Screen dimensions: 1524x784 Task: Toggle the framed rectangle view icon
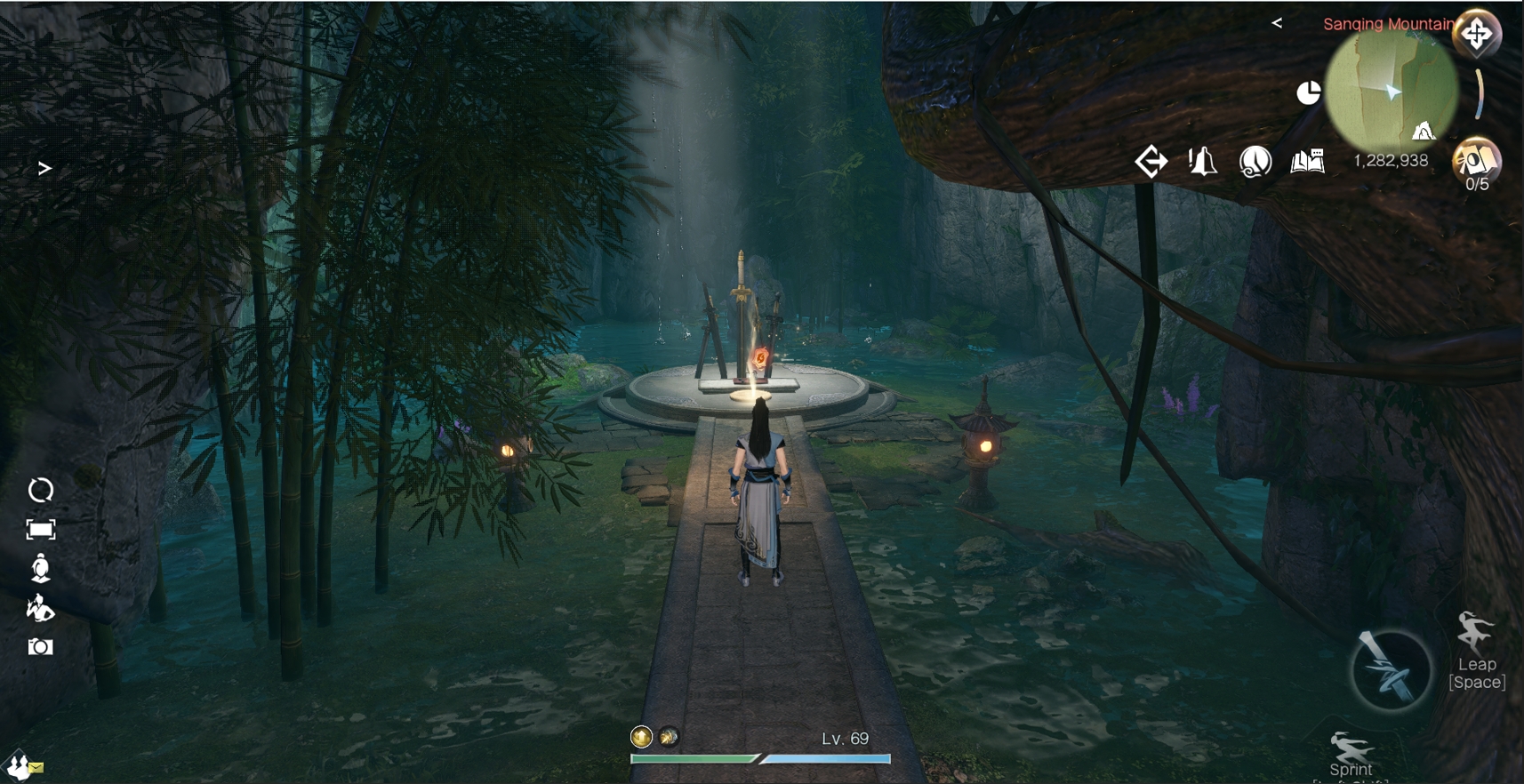(x=41, y=530)
